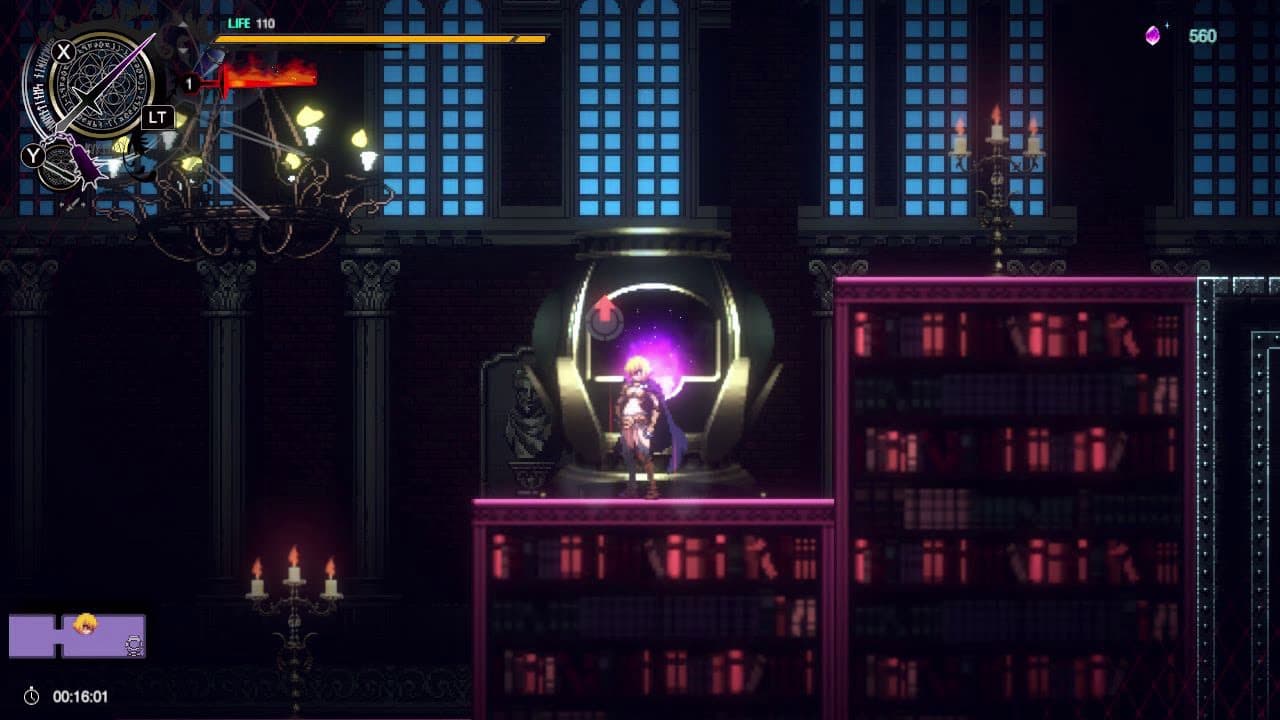
Task: Click the save orb icon on the minimap
Action: [133, 645]
